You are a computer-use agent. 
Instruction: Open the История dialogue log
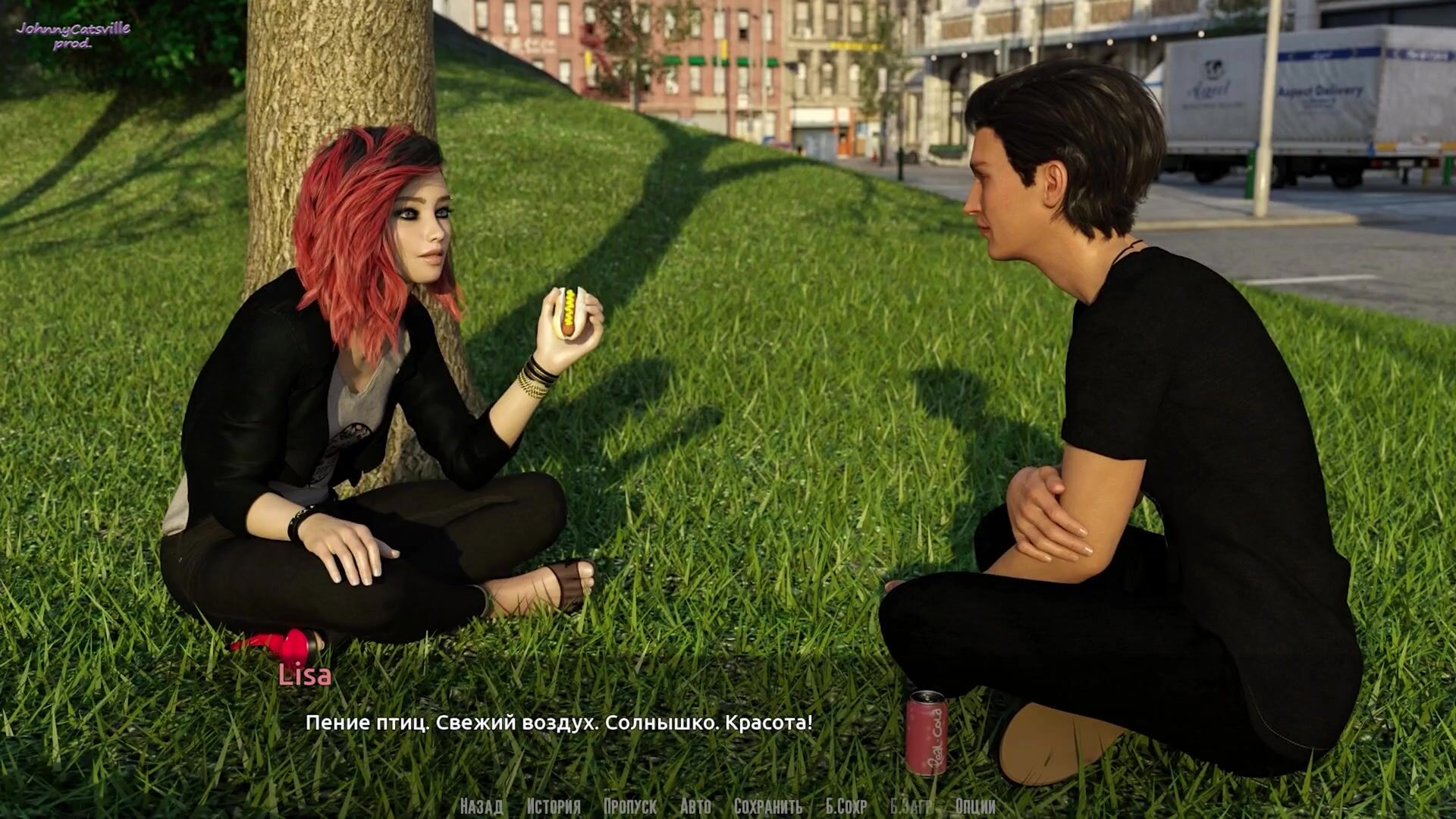[x=554, y=806]
